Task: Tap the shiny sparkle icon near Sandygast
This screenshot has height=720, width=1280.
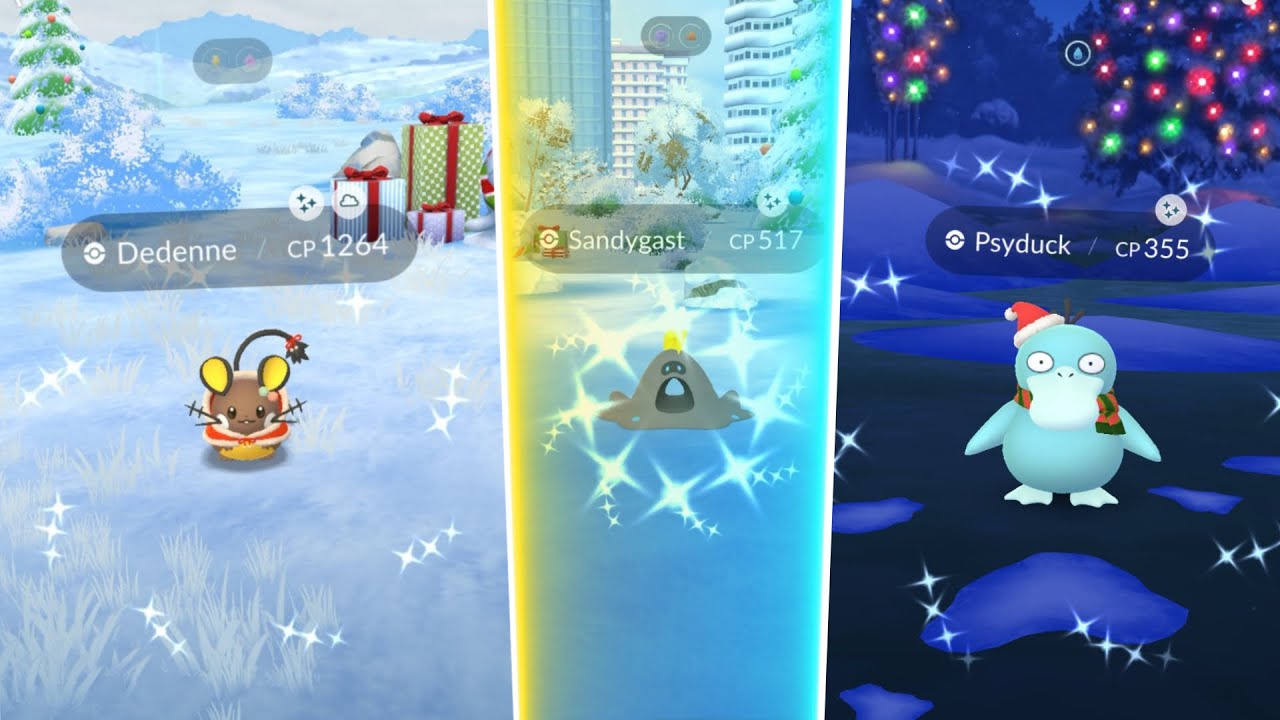Action: [770, 200]
